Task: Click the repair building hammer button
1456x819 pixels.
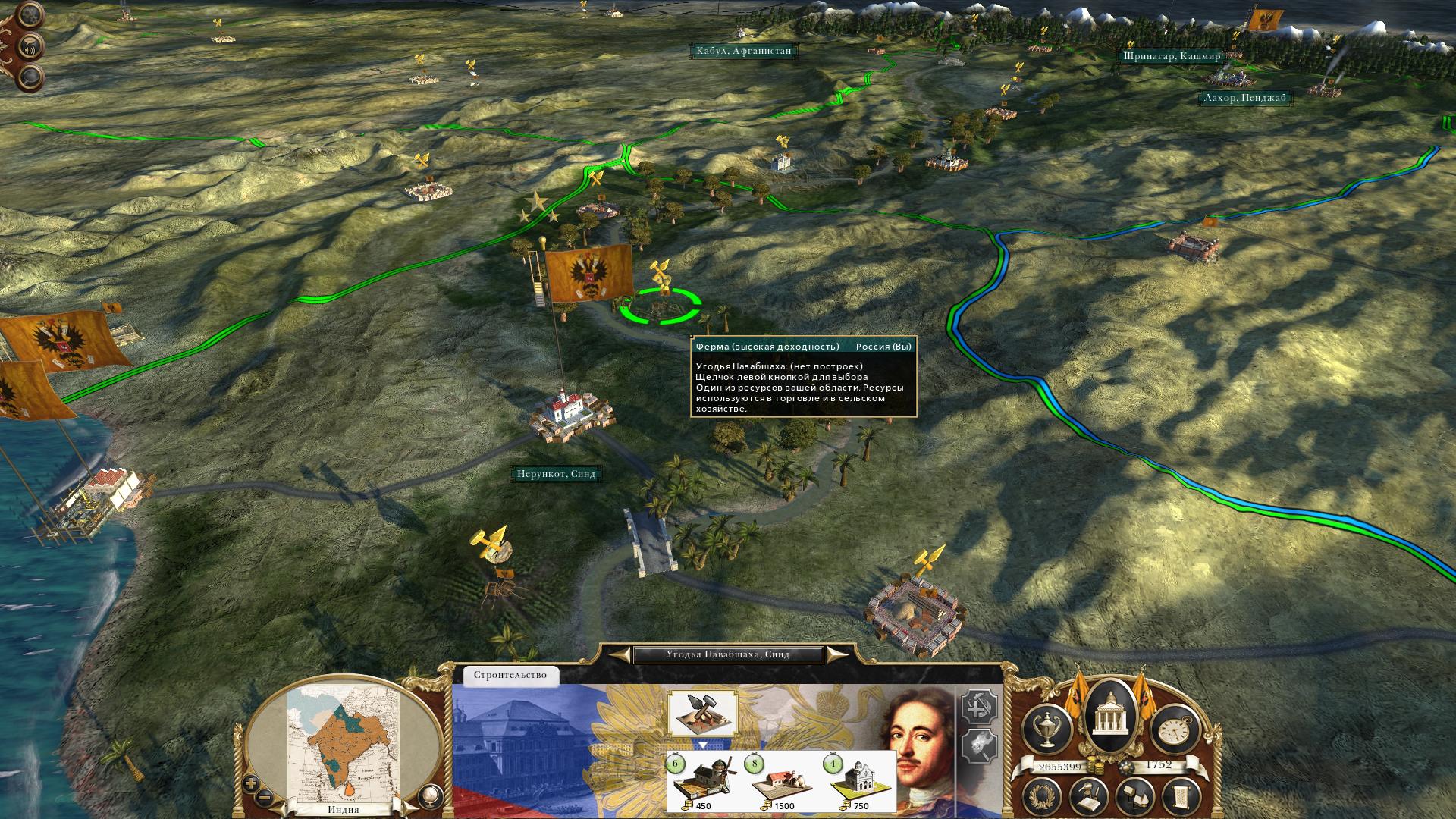Action: (x=979, y=708)
